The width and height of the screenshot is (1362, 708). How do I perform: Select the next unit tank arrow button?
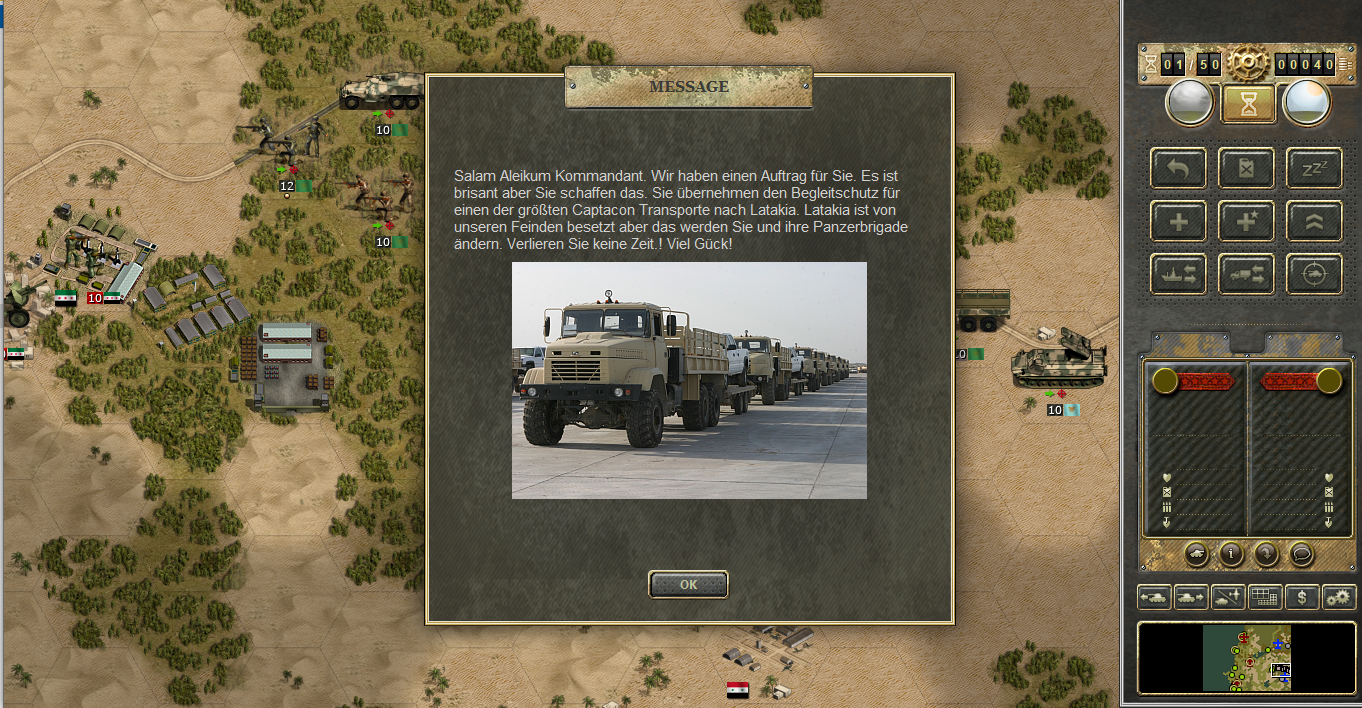[x=1190, y=597]
